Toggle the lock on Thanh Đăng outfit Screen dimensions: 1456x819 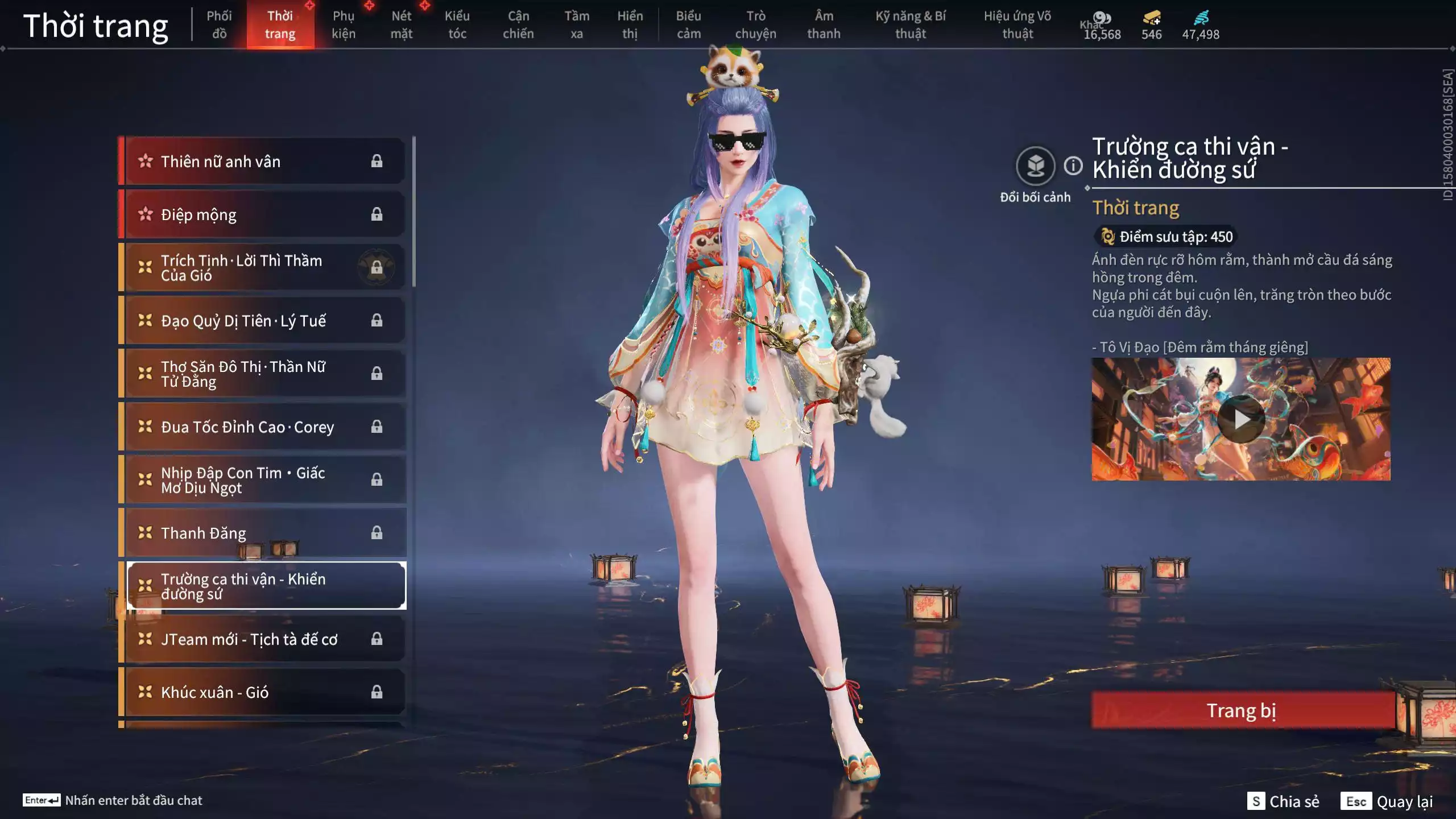tap(377, 532)
